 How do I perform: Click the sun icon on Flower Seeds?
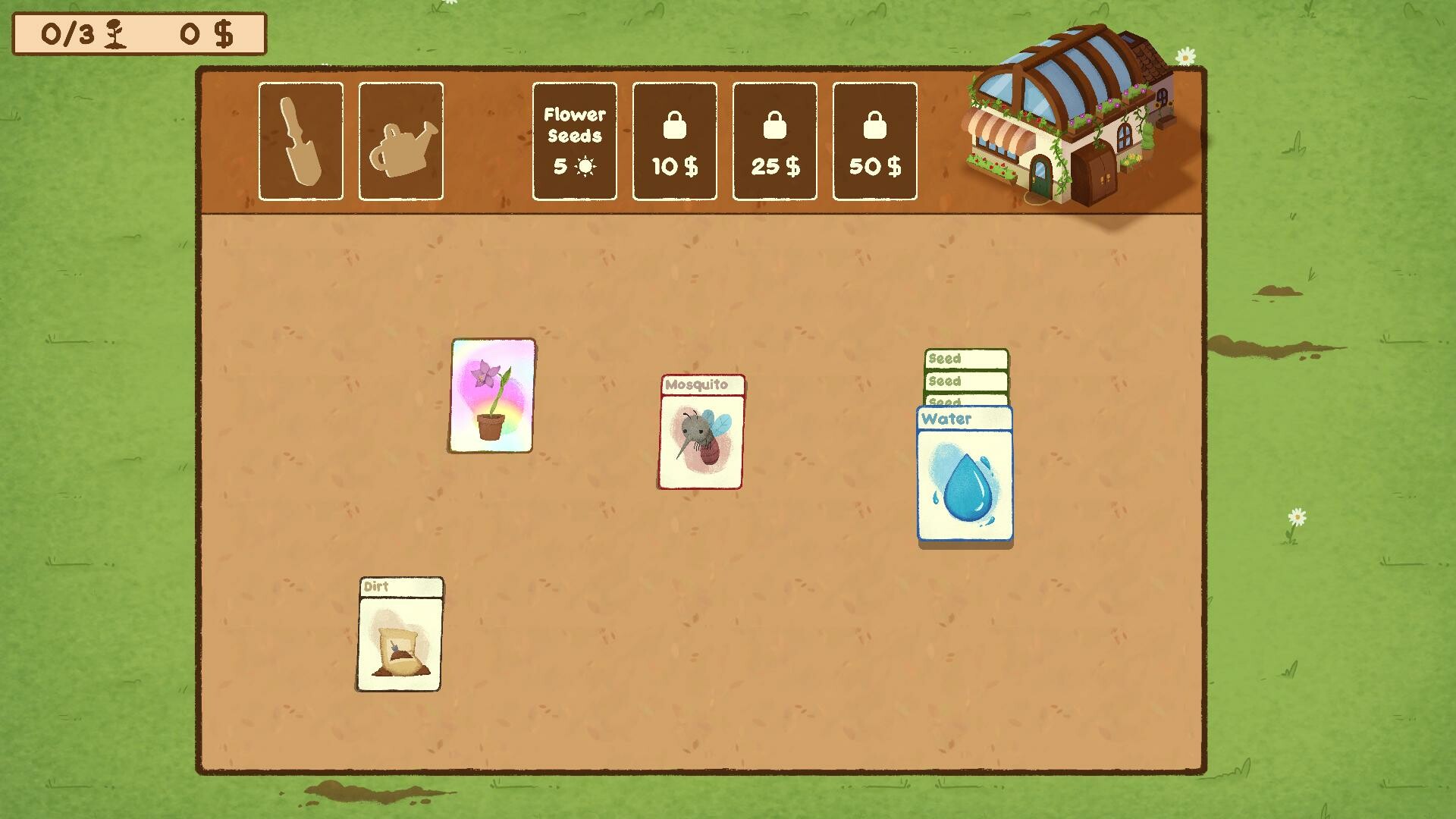[584, 166]
